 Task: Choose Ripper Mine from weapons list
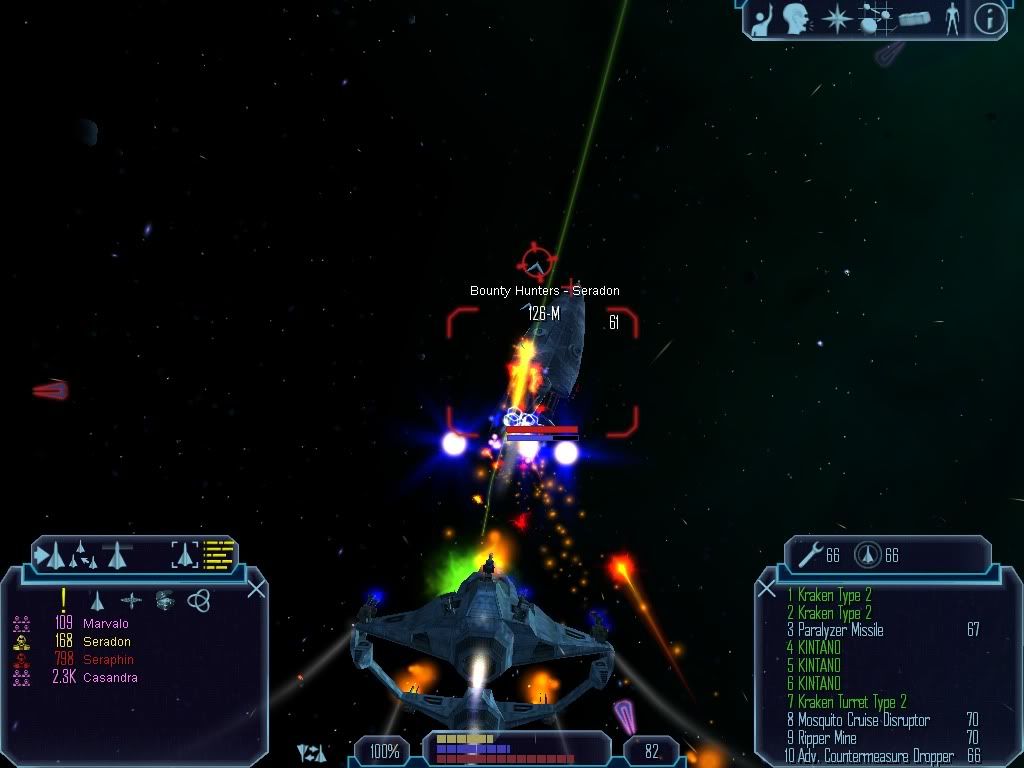(x=827, y=738)
